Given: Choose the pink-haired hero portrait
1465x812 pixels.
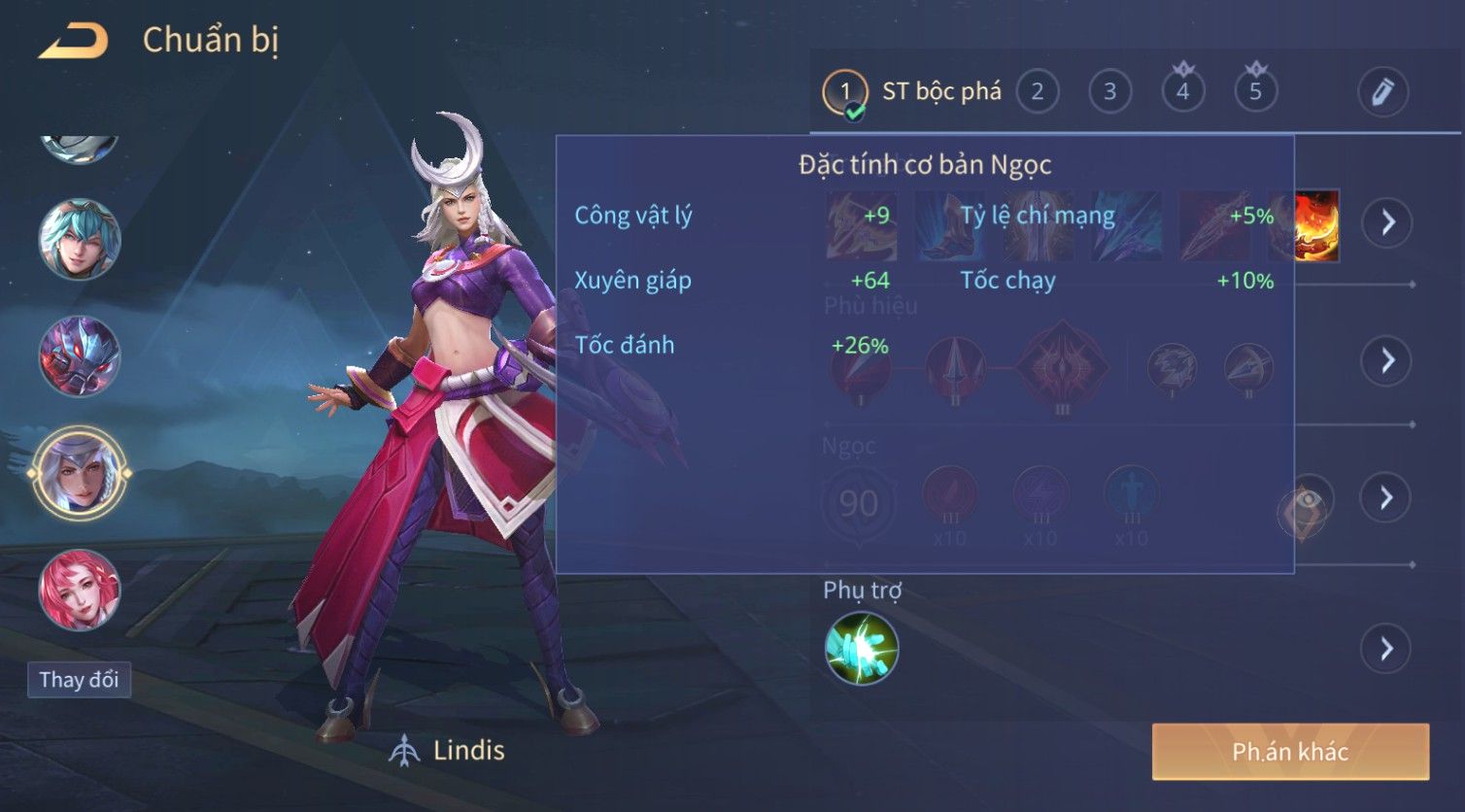Looking at the screenshot, I should [x=80, y=590].
